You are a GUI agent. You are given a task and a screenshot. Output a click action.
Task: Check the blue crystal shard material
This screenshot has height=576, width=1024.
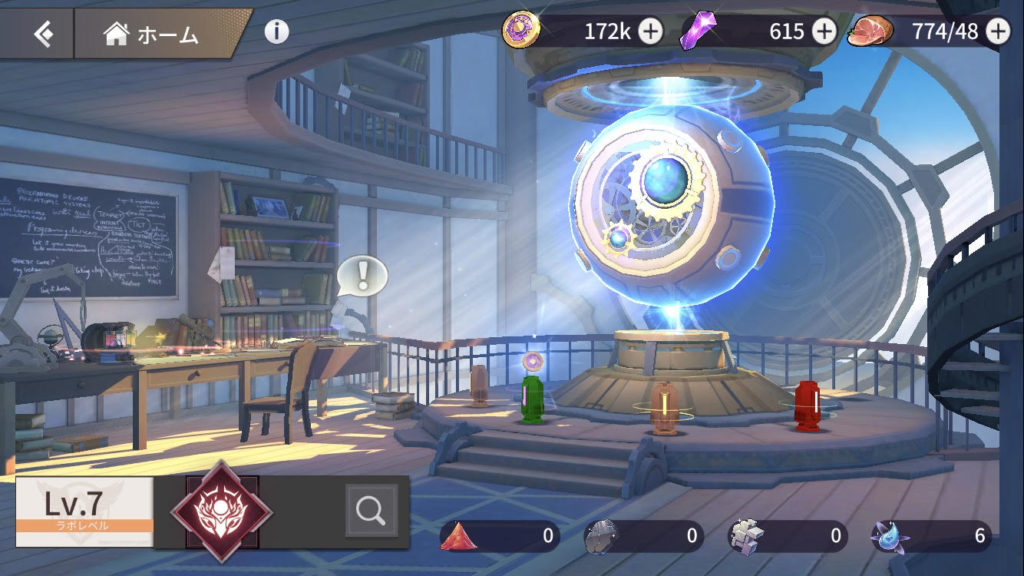[930, 536]
